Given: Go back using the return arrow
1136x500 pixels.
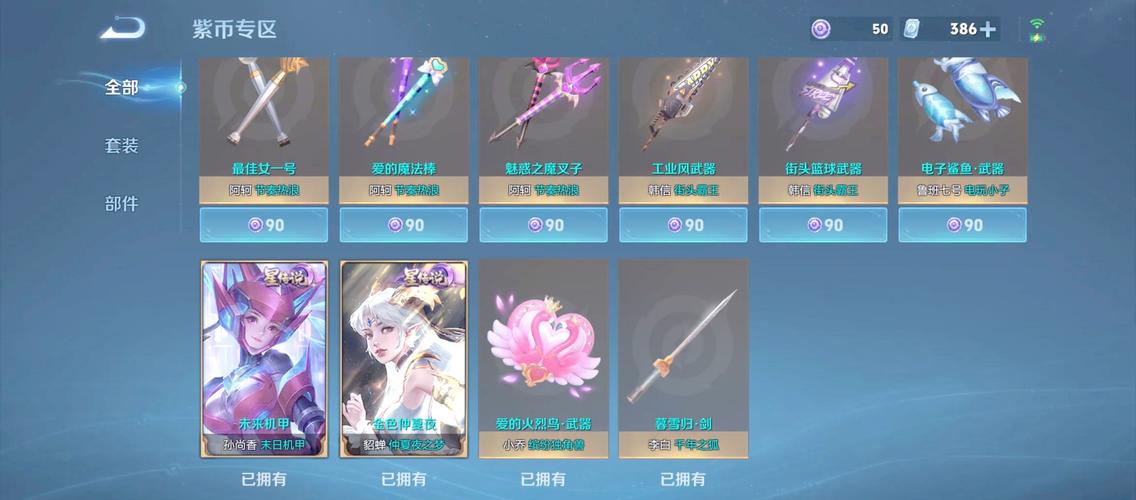Looking at the screenshot, I should [123, 27].
